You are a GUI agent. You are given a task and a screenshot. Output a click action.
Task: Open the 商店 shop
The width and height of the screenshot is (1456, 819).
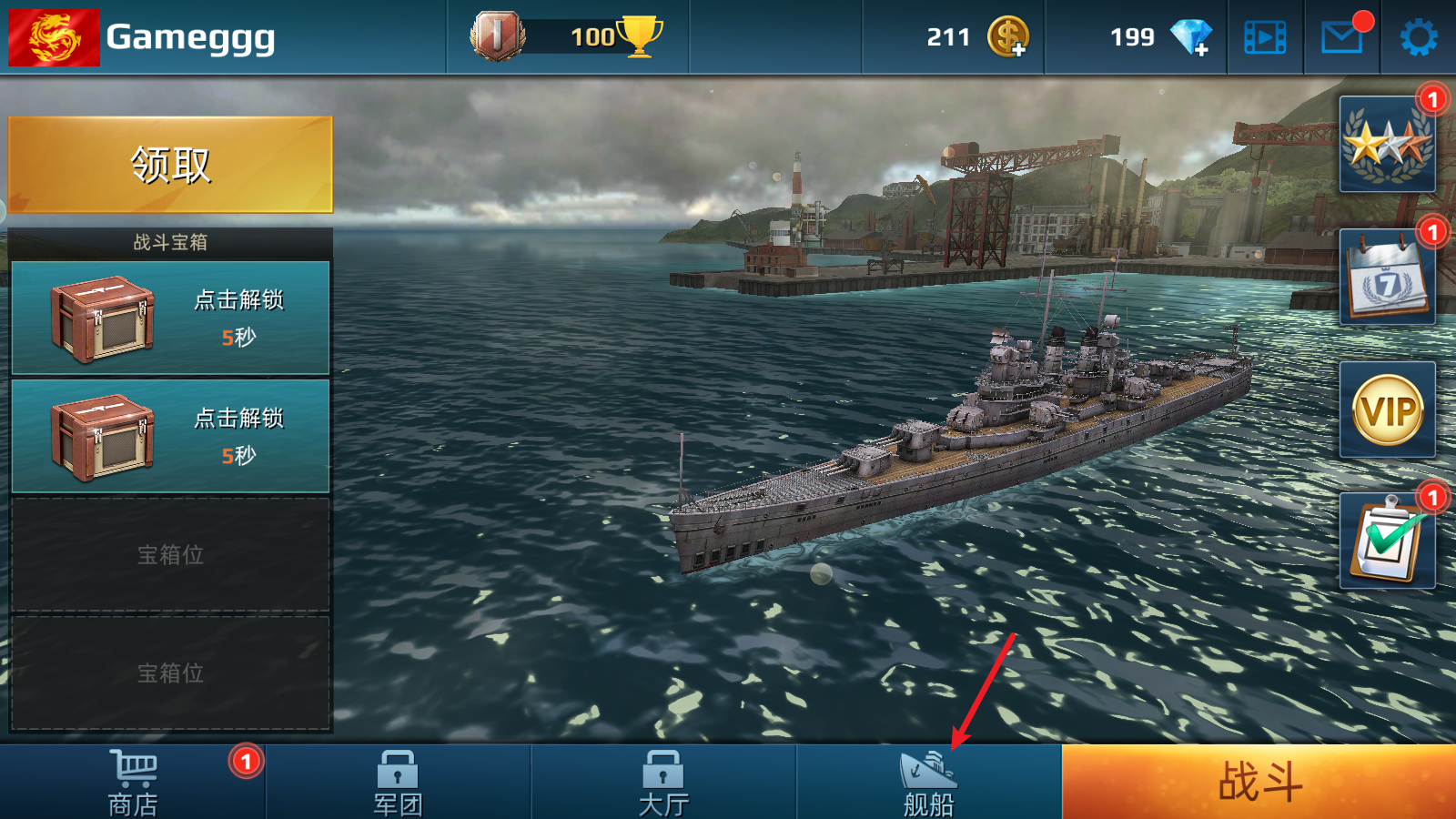pyautogui.click(x=133, y=782)
